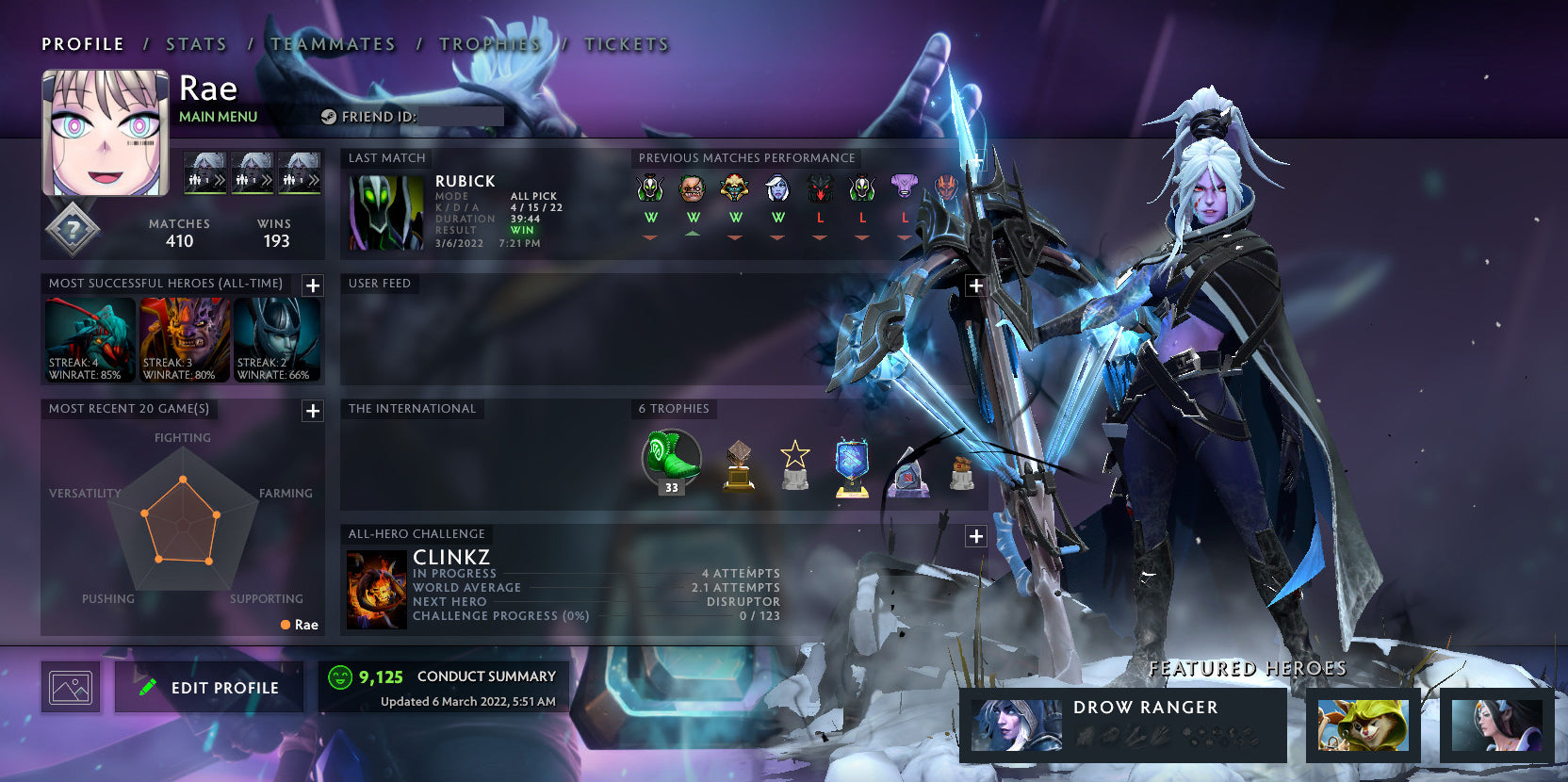This screenshot has height=782, width=1568.
Task: Click the Main Menu link under Rae
Action: pos(218,116)
